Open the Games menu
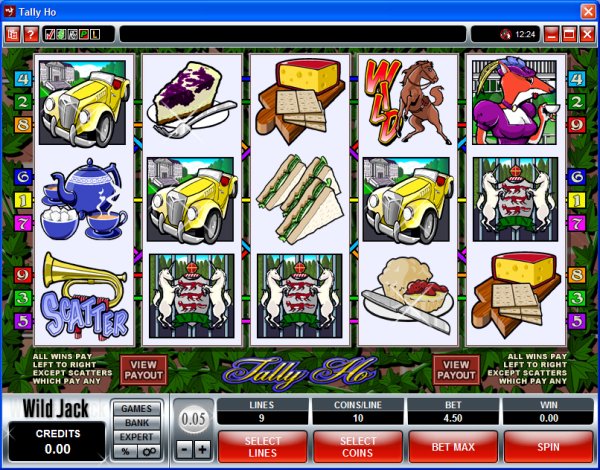Screen dimensions: 600x470 137,409
